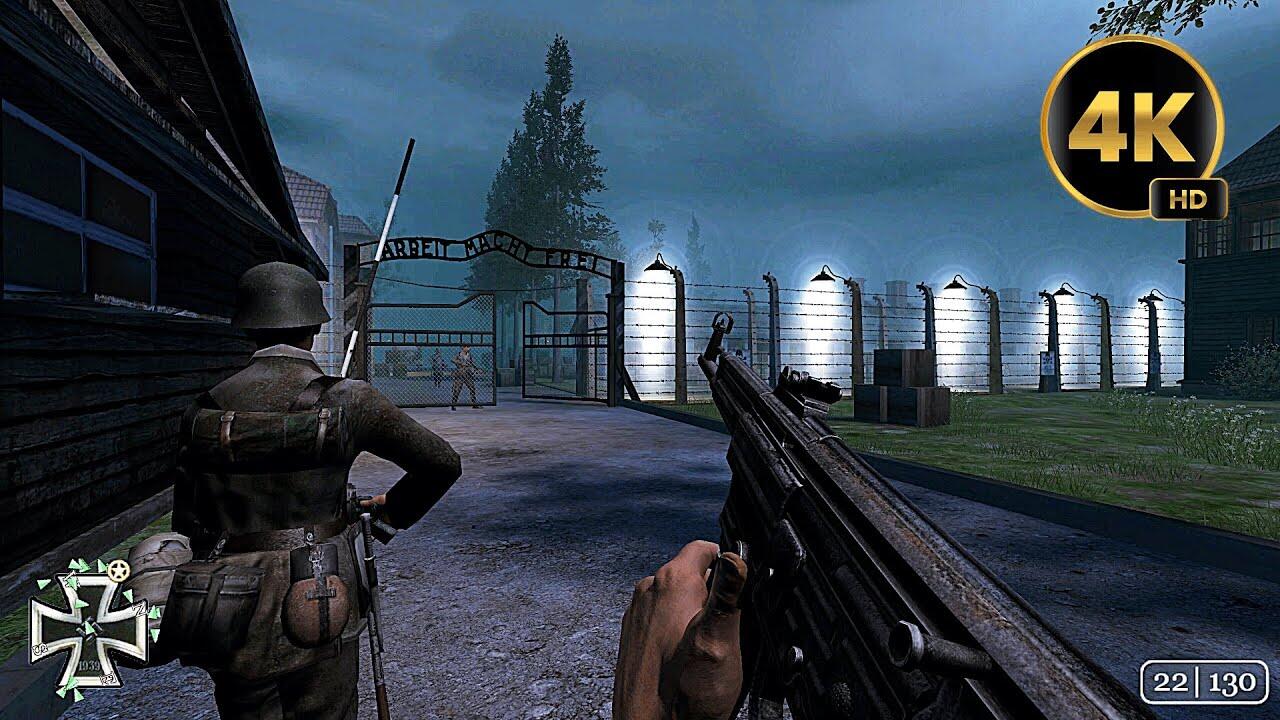Click the Iron Cross compass icon
Viewport: 1280px width, 720px height.
(x=88, y=628)
